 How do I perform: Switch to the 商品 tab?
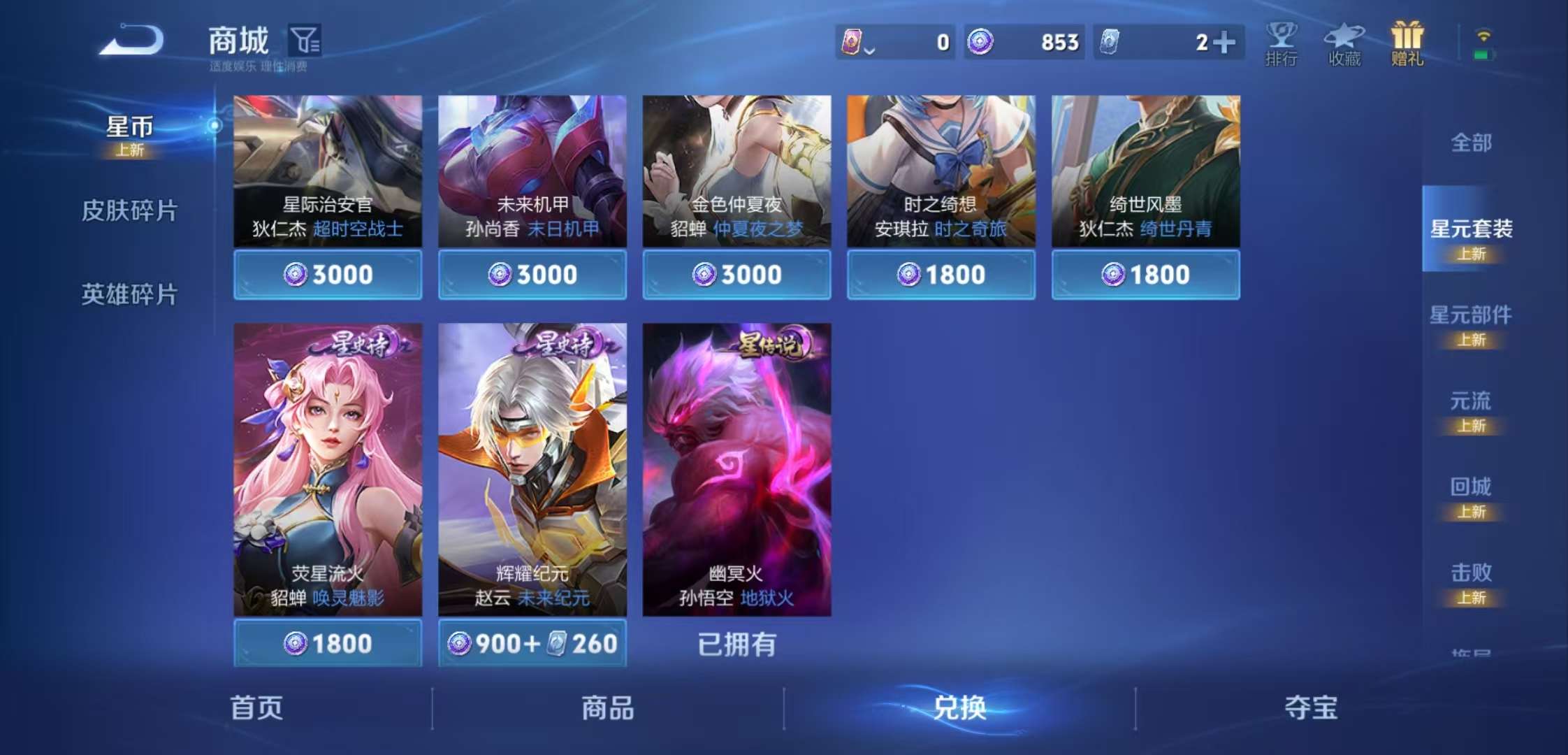click(x=606, y=708)
